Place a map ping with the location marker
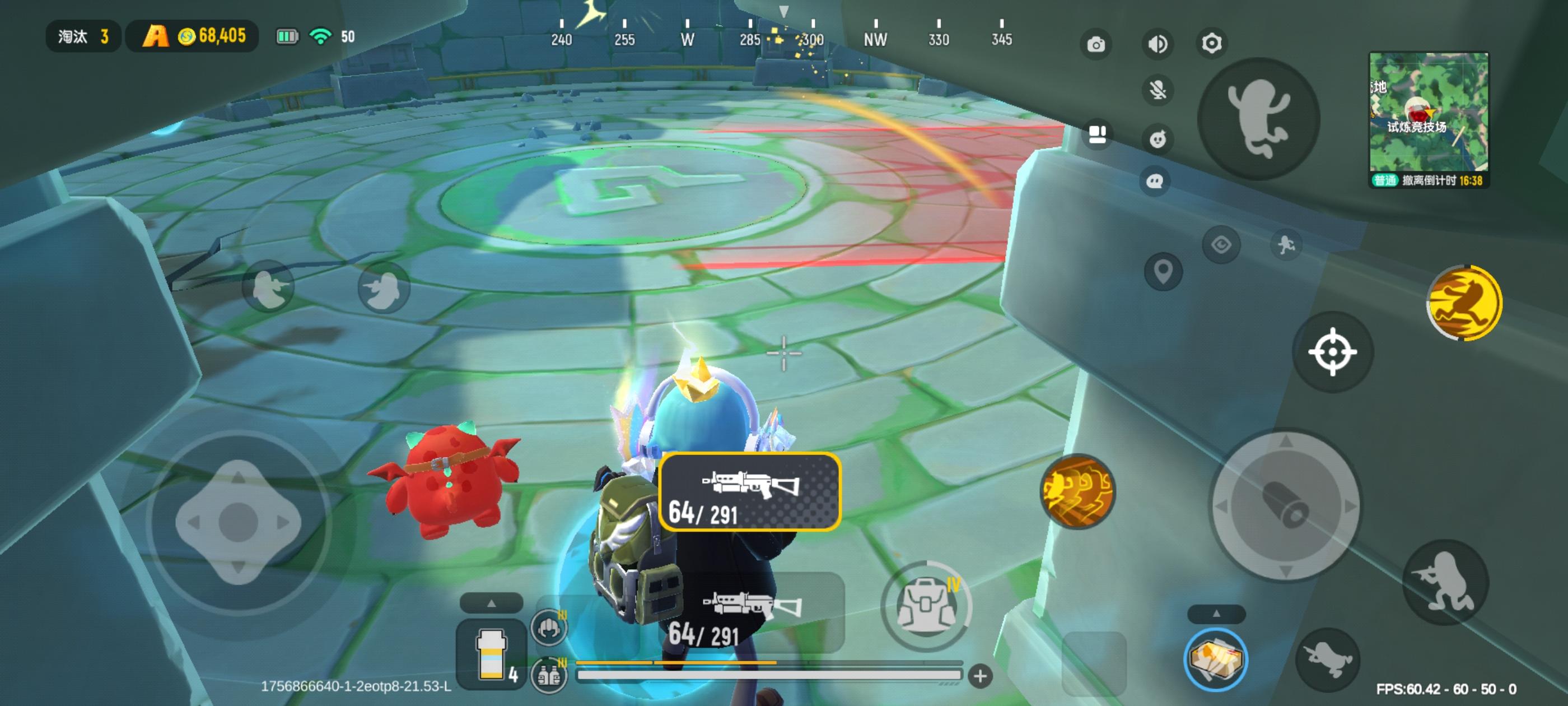The height and width of the screenshot is (706, 1568). point(1163,271)
